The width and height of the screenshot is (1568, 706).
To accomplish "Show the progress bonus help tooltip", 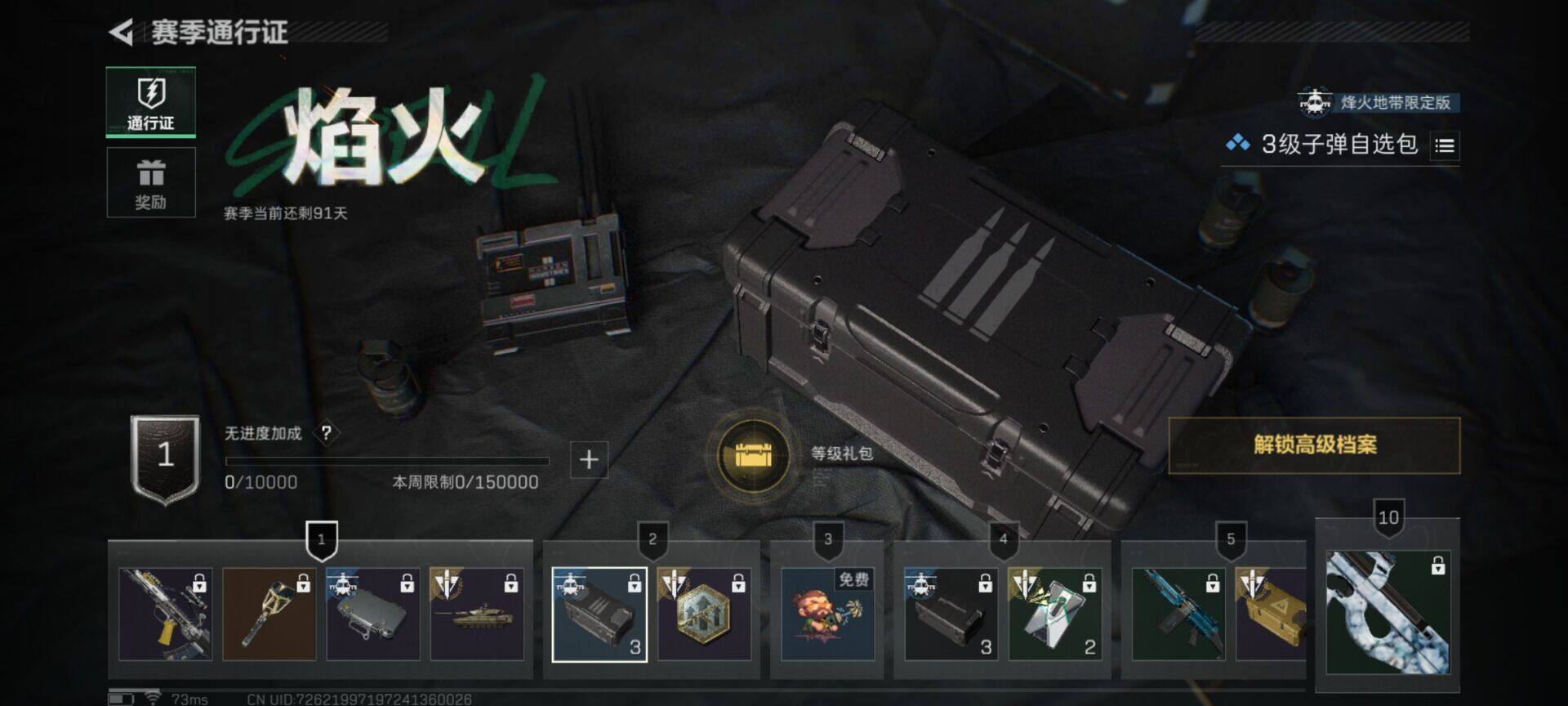I will coord(326,433).
